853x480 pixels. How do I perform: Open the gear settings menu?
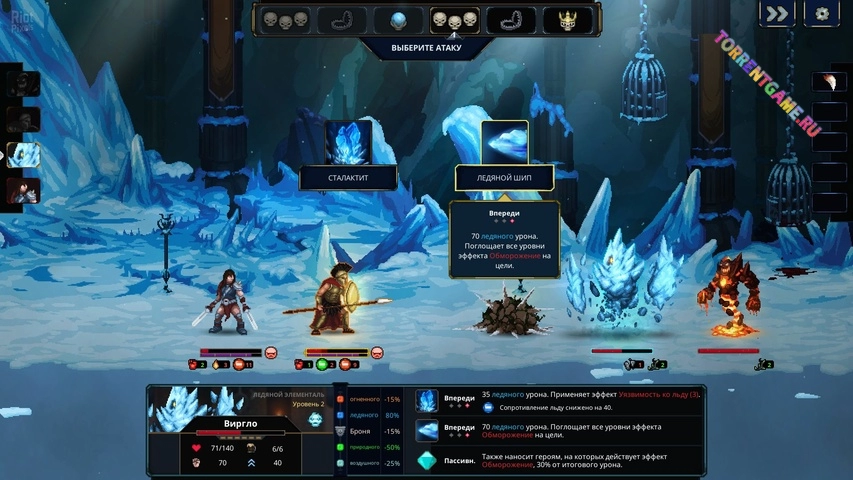[x=822, y=14]
